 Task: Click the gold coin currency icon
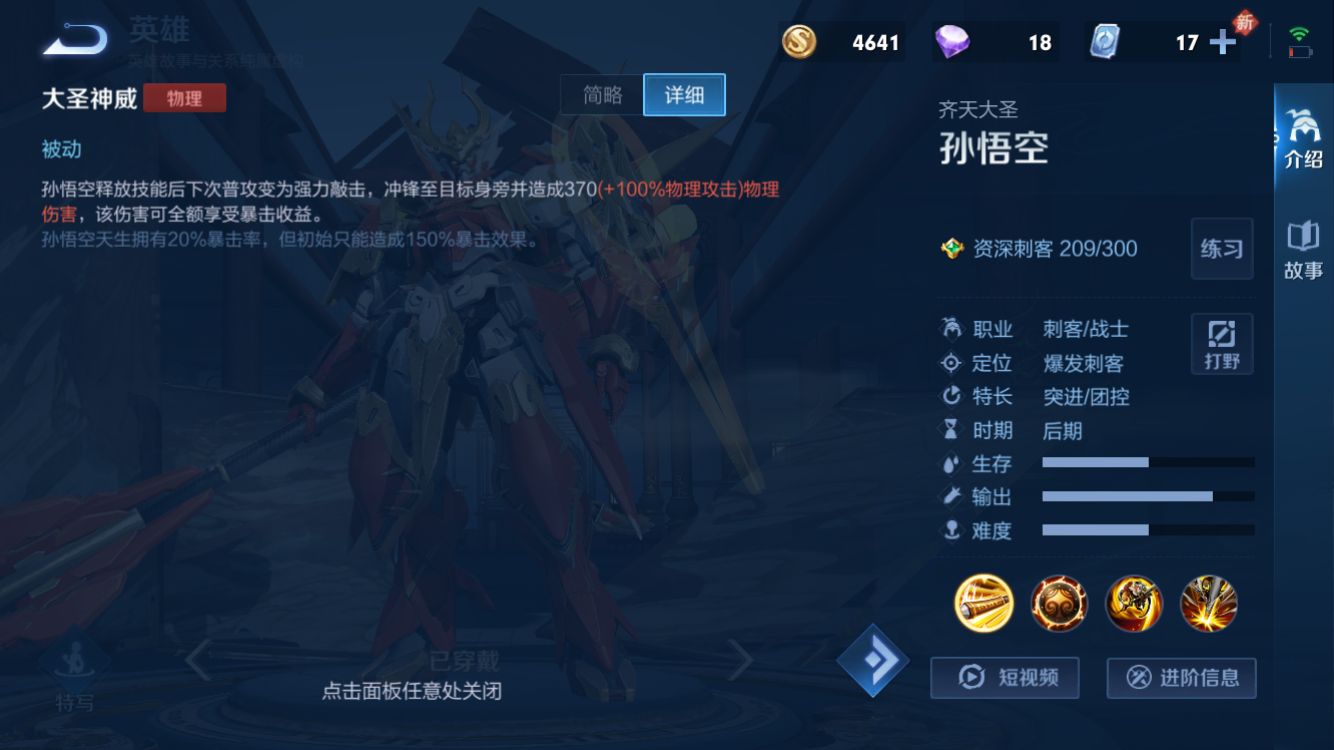pyautogui.click(x=800, y=41)
